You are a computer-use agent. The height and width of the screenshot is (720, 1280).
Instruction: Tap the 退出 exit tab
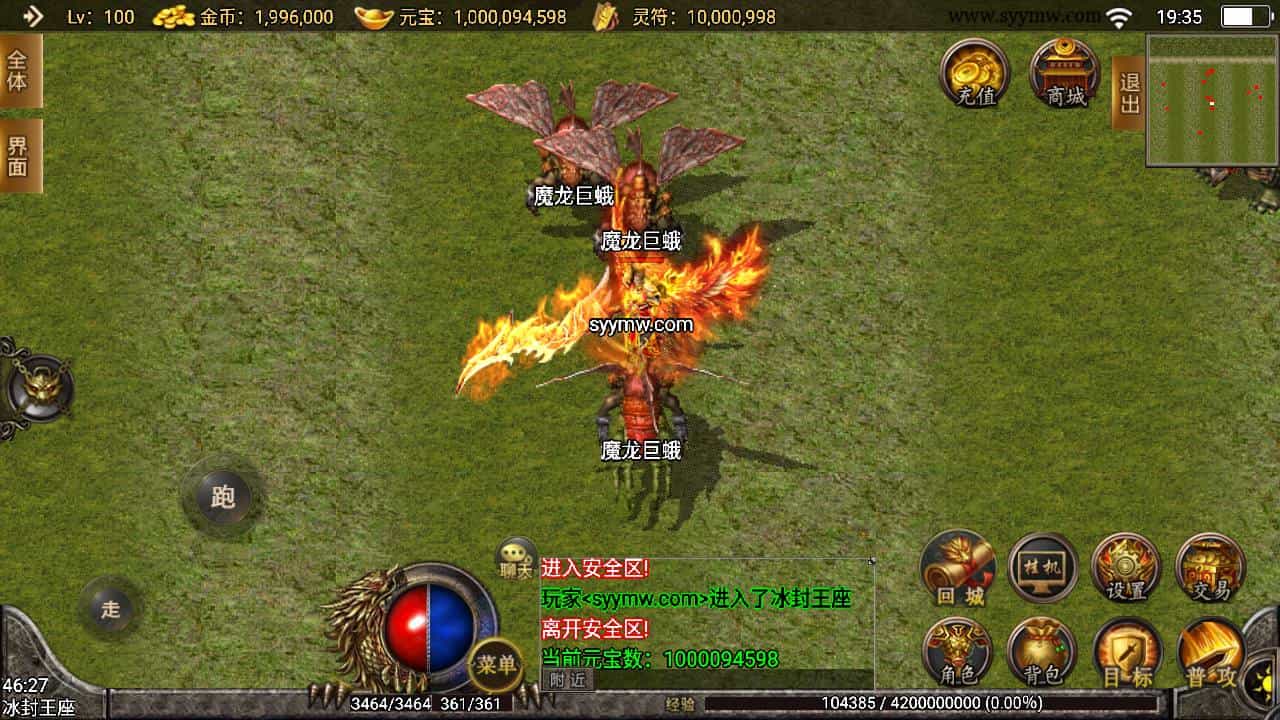pyautogui.click(x=1129, y=93)
